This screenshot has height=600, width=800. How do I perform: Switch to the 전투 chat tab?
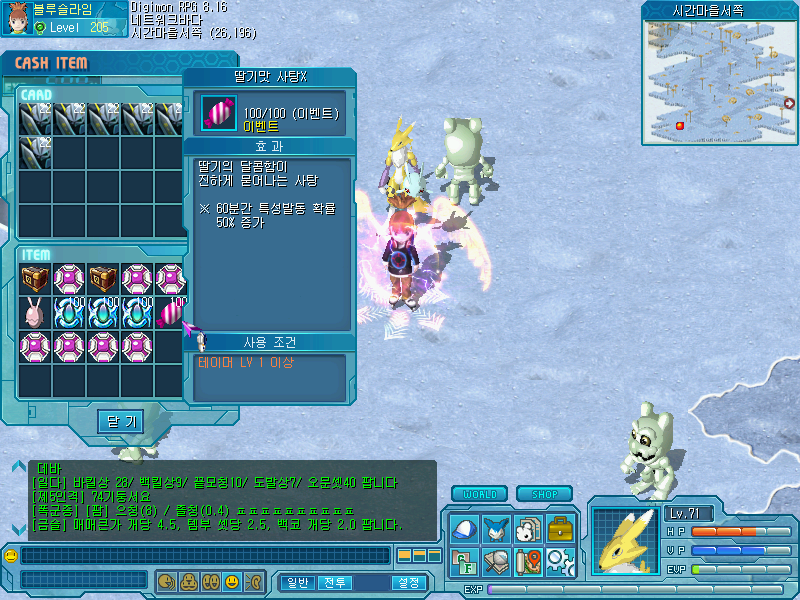(x=335, y=582)
